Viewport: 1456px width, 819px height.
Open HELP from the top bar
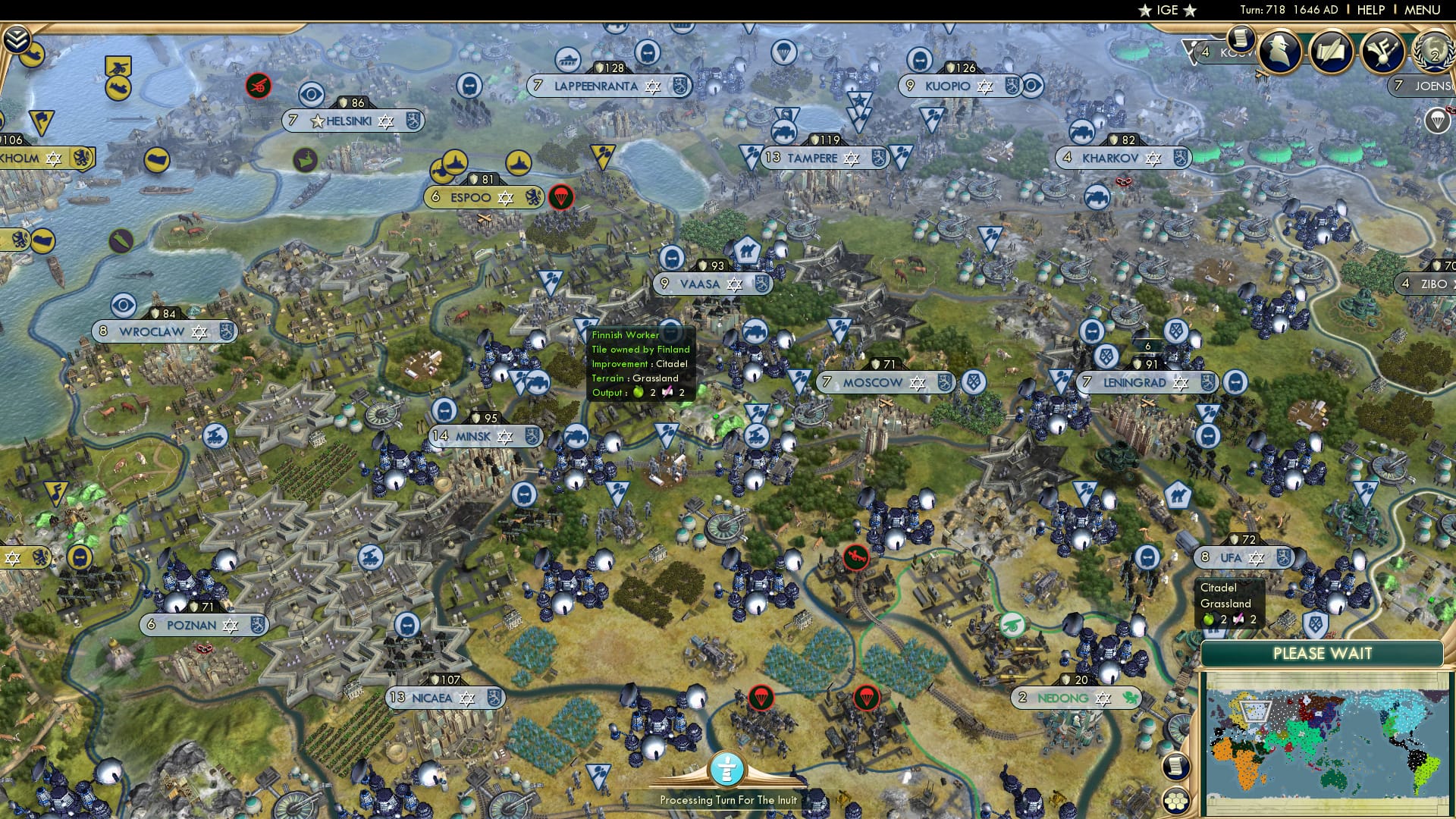point(1370,10)
